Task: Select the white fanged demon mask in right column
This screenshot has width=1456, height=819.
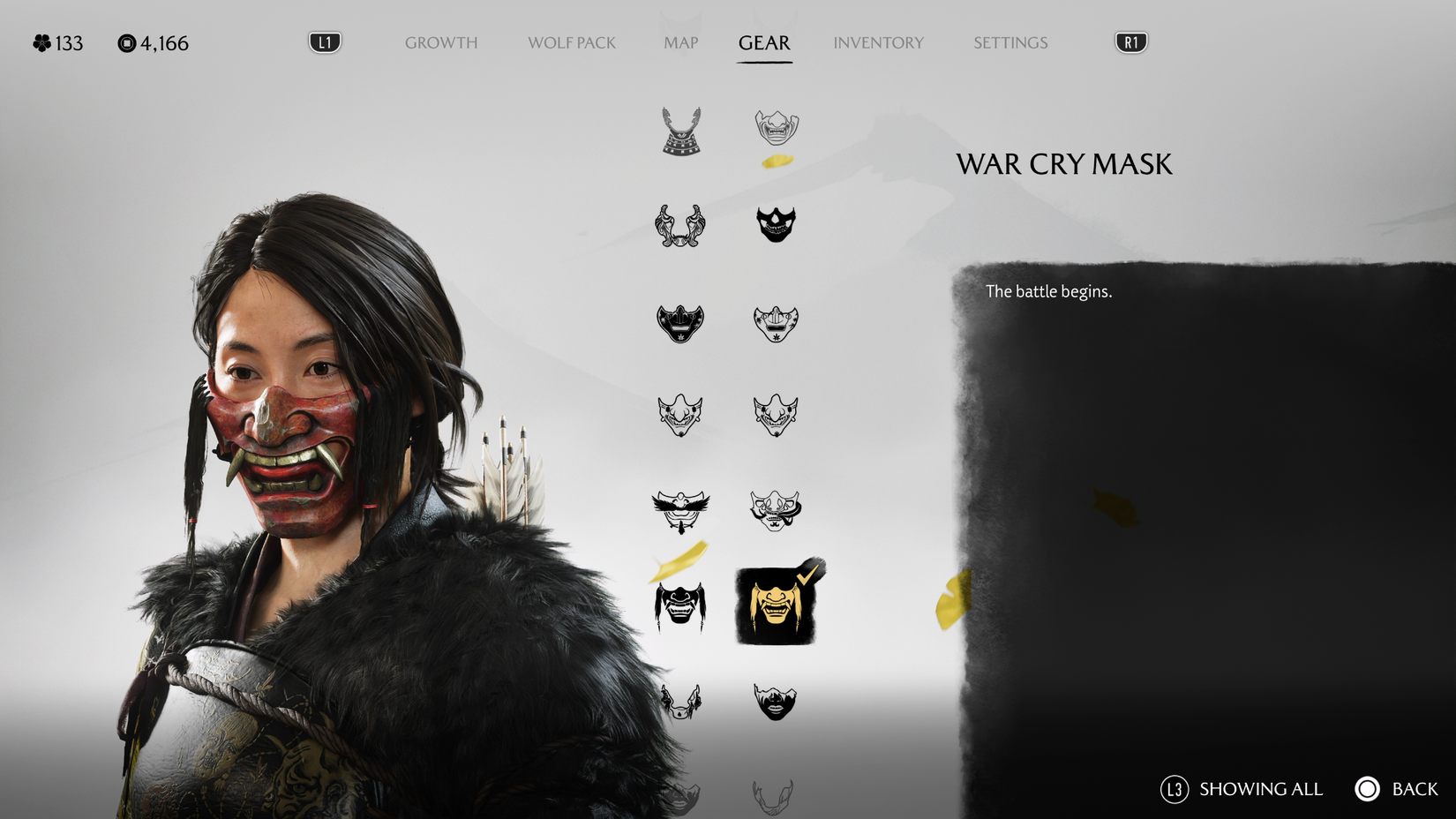Action: [777, 417]
